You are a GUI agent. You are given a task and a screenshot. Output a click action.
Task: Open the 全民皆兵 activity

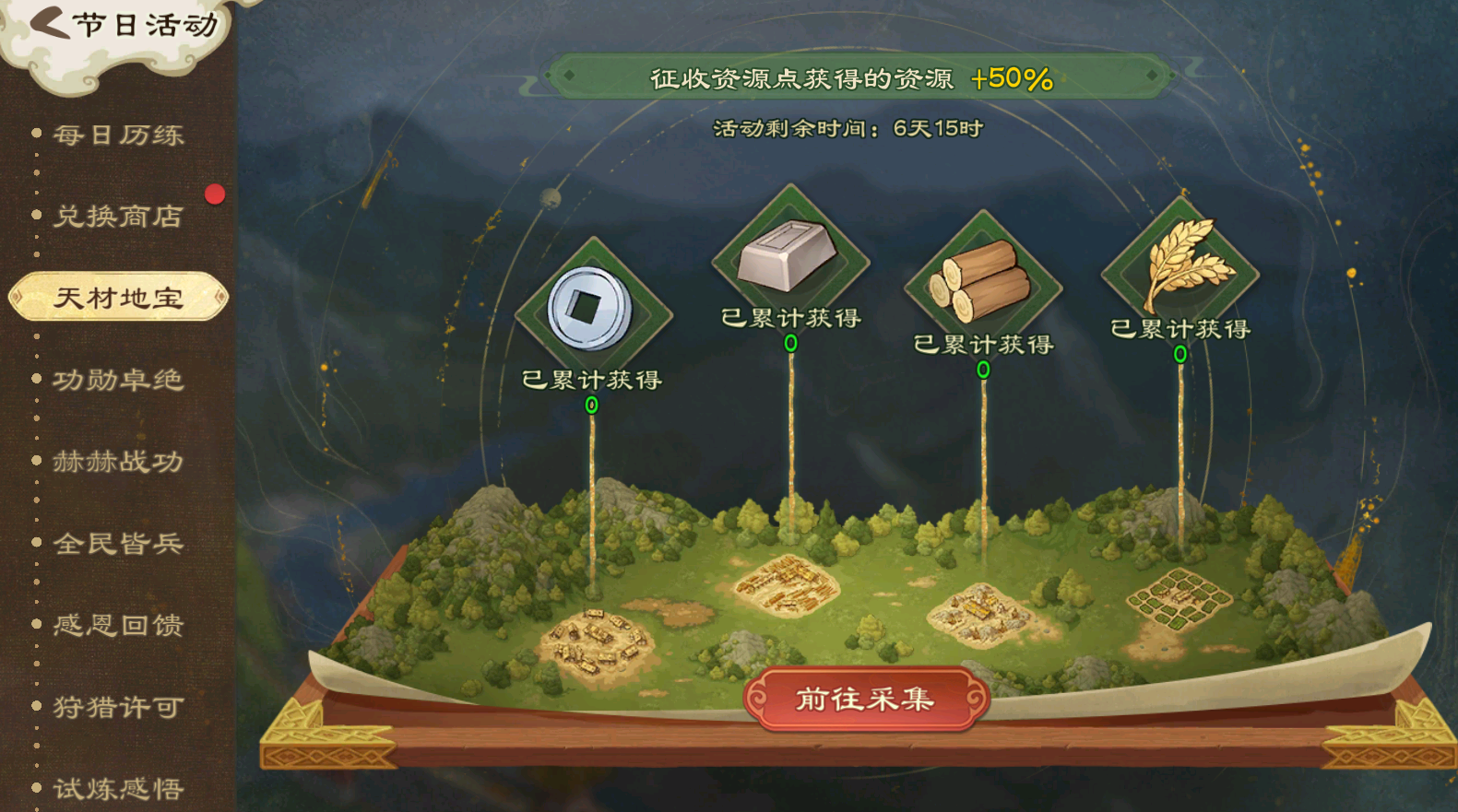(x=118, y=544)
